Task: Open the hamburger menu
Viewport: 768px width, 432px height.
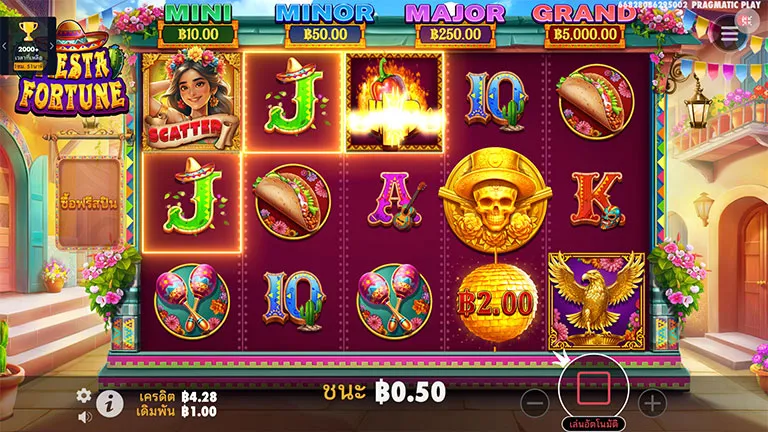Action: pyautogui.click(x=730, y=33)
